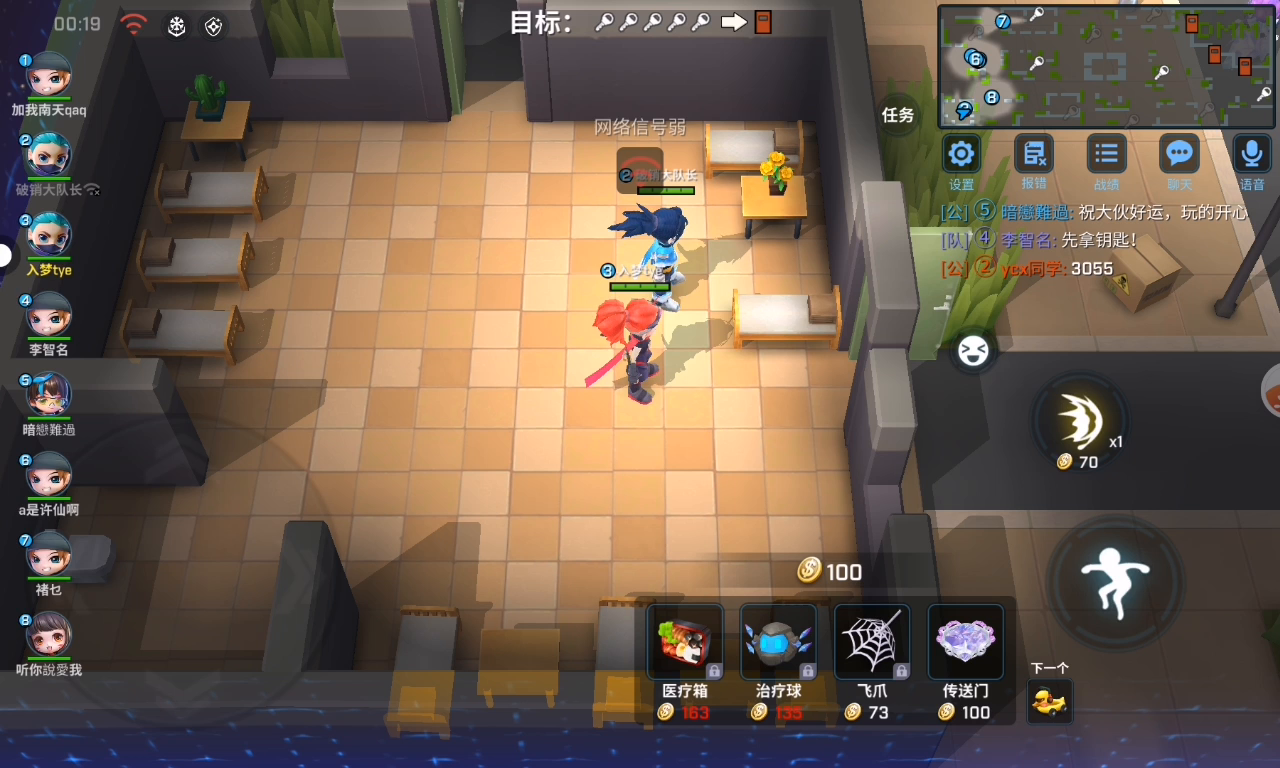Select player 听你說愛我 avatar
Screen dimensions: 1280x768
(48, 635)
